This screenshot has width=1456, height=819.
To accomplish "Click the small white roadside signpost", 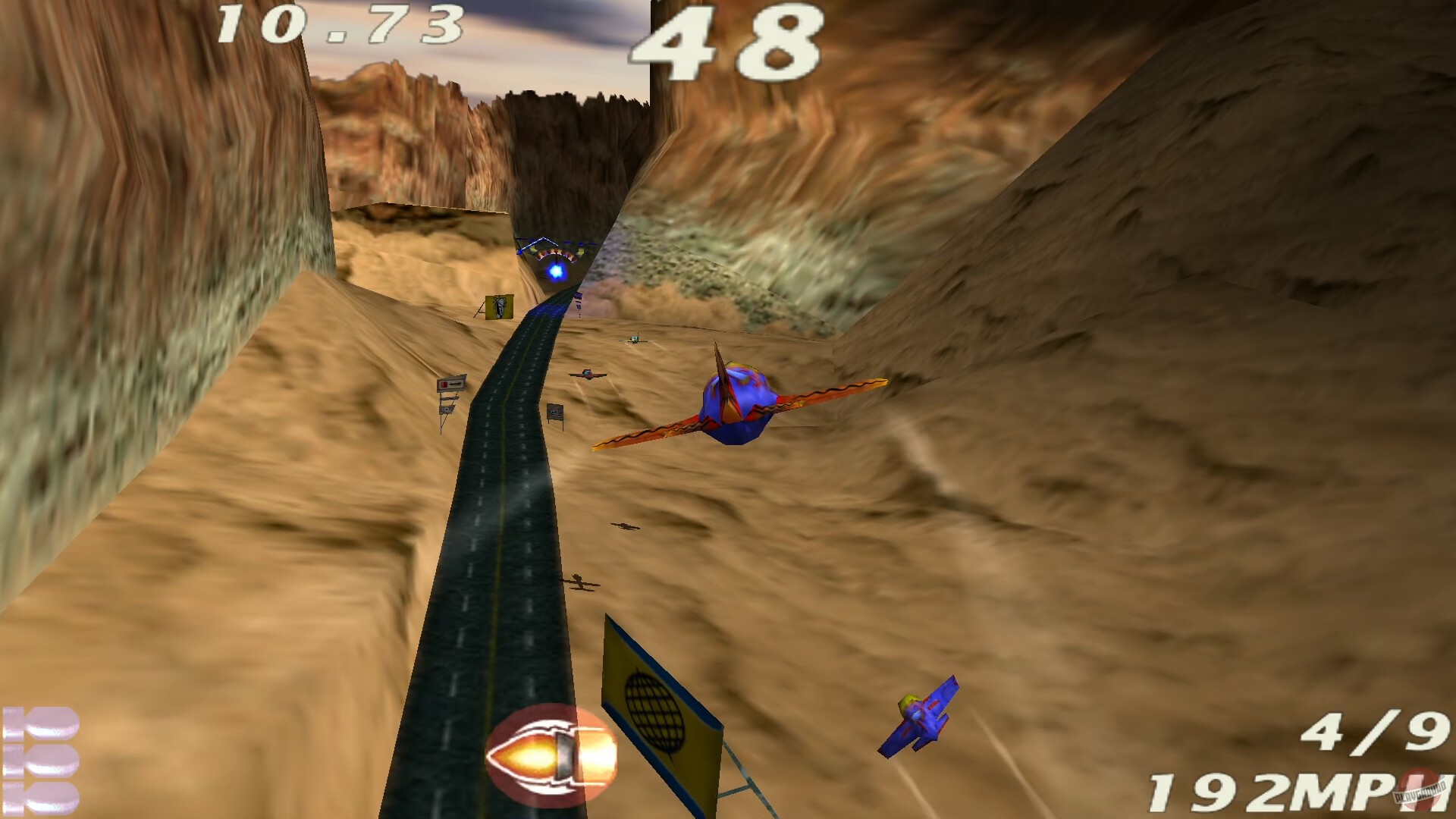I will click(x=451, y=383).
